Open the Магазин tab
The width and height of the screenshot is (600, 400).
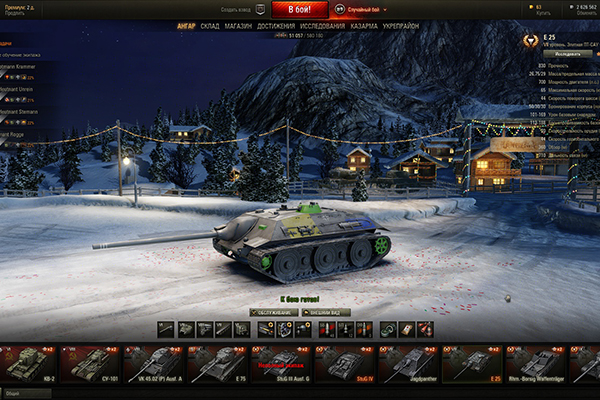coord(238,27)
